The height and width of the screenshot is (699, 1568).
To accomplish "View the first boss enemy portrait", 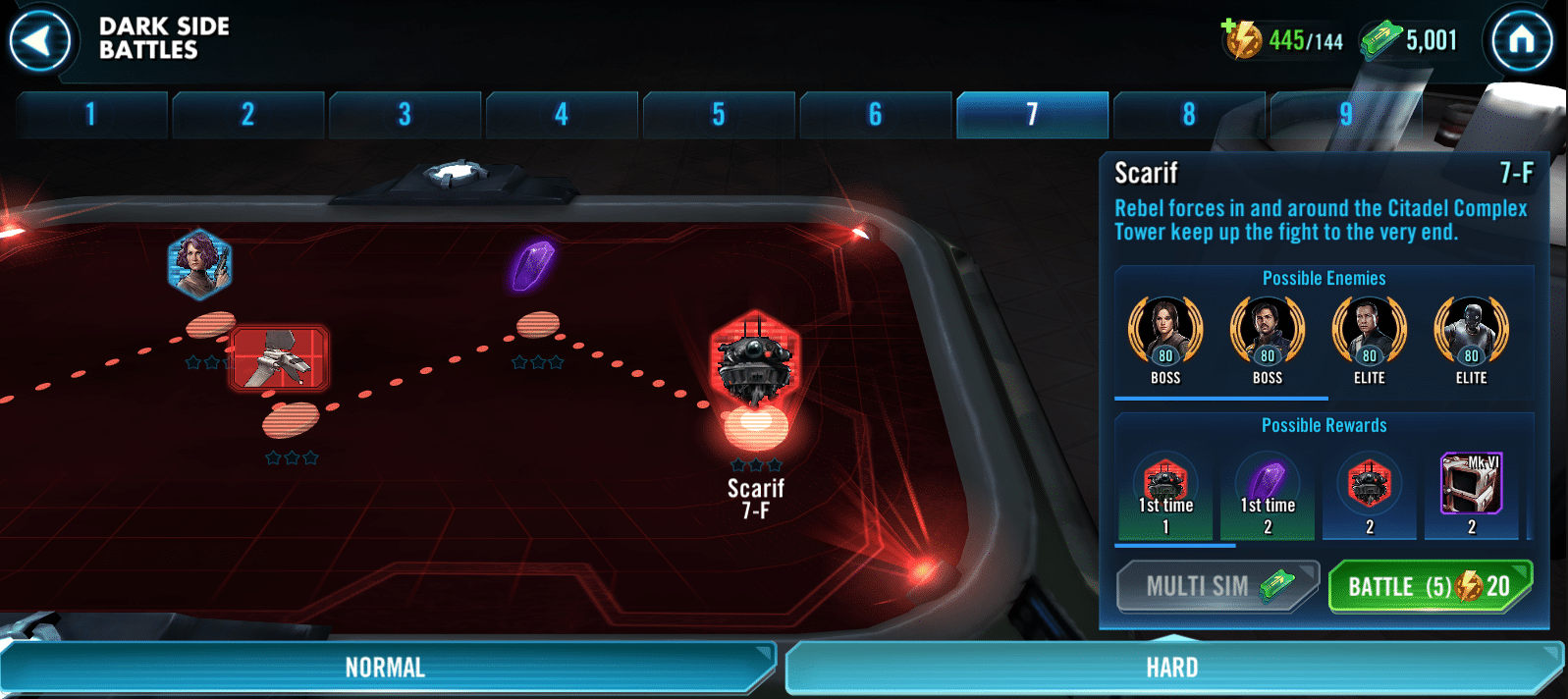I will point(1165,332).
